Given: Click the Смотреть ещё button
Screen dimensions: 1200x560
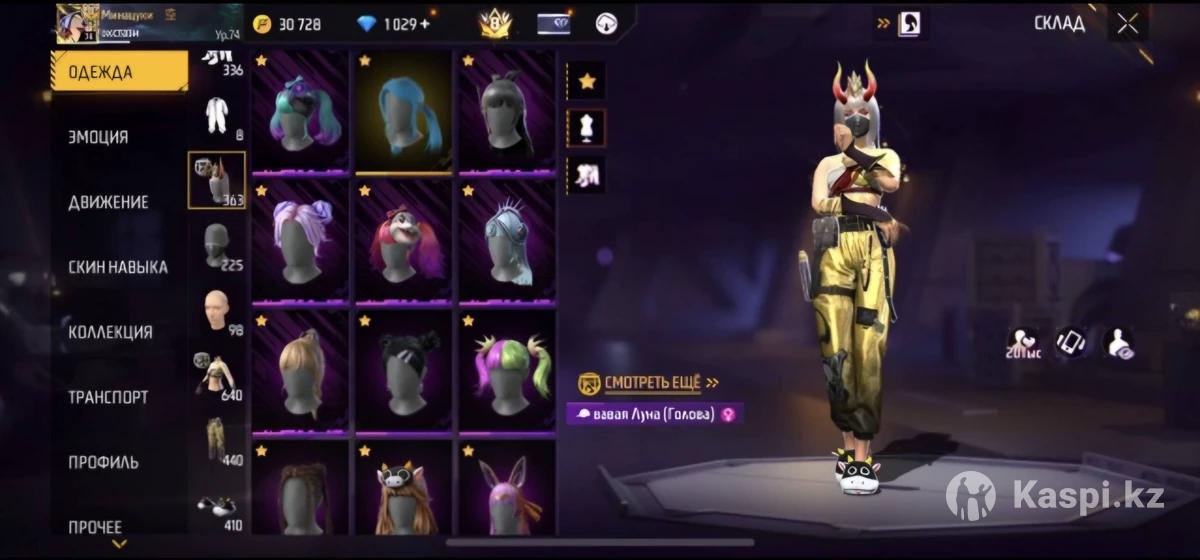Looking at the screenshot, I should click(649, 383).
